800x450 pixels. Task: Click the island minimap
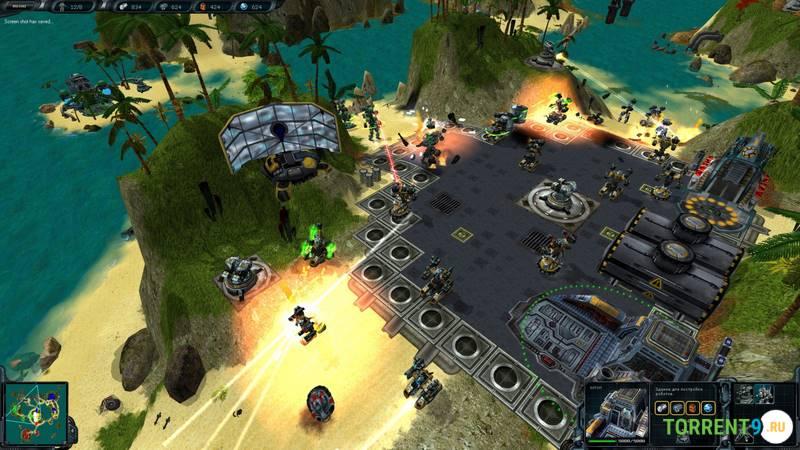(35, 413)
